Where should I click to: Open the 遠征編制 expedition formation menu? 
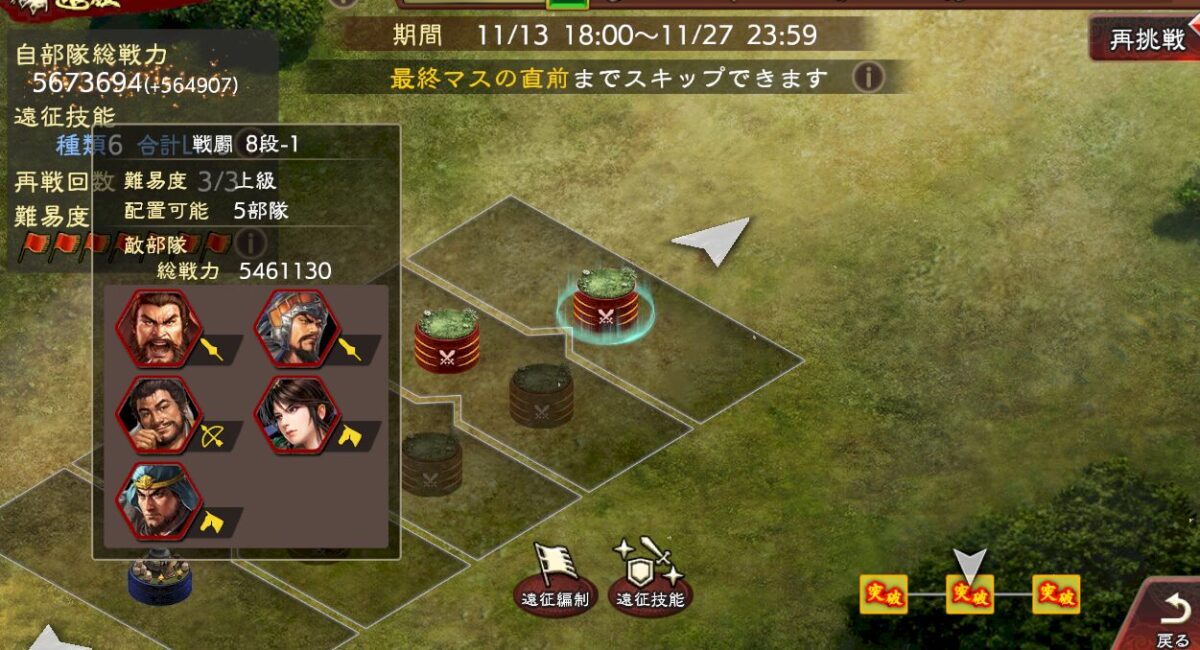[555, 581]
